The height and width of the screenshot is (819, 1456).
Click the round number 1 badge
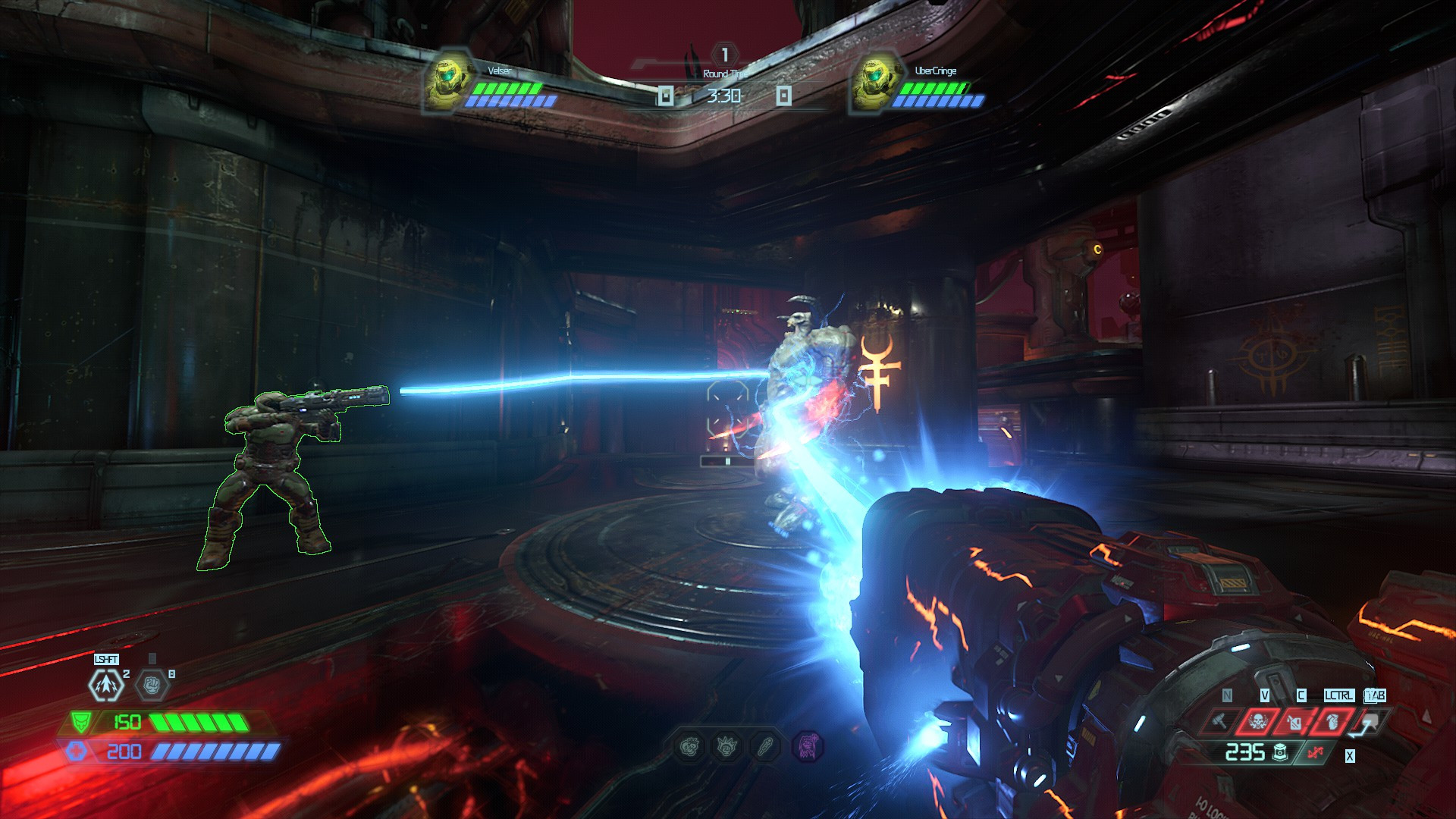[726, 55]
